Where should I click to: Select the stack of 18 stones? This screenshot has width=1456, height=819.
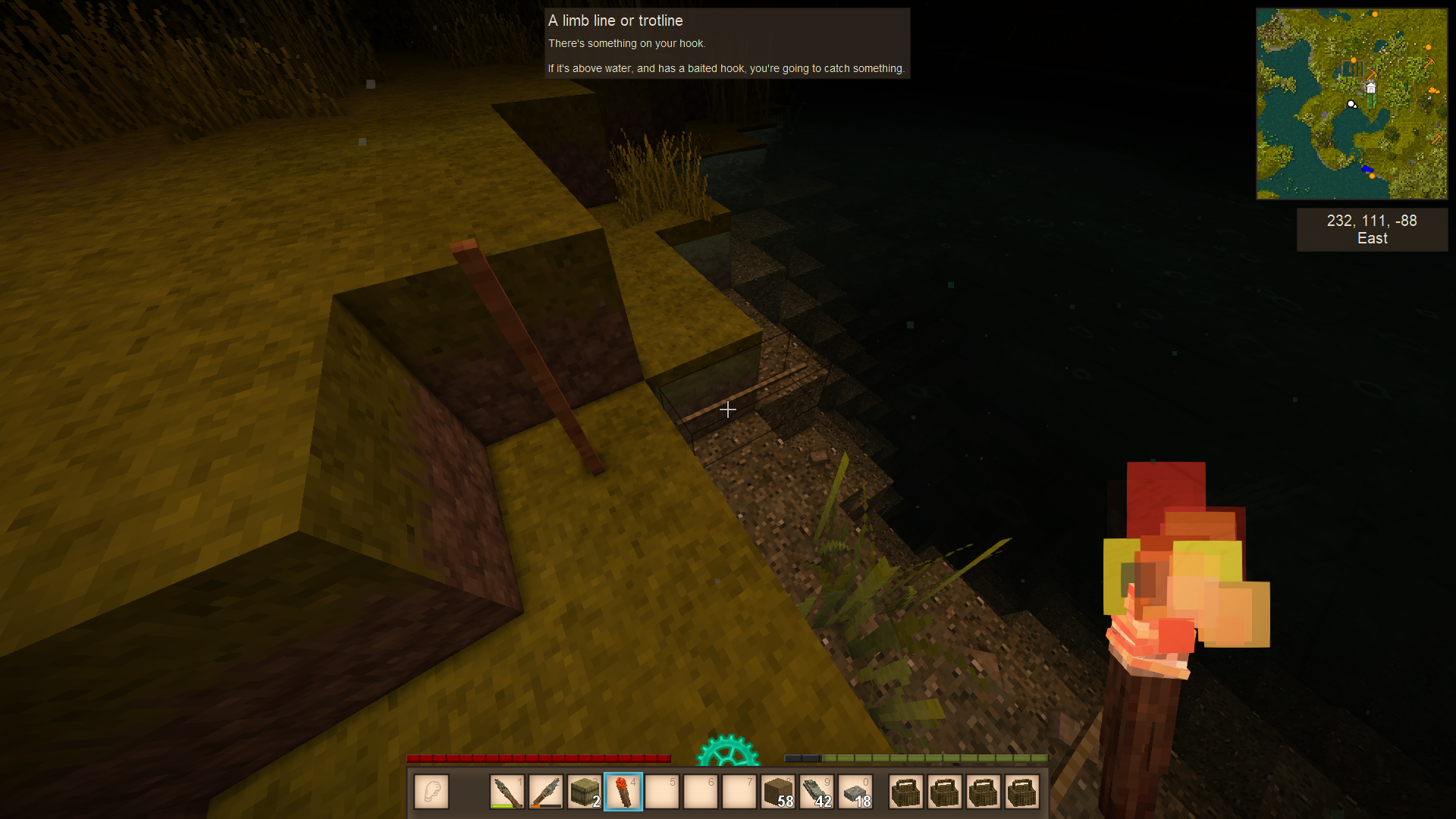pyautogui.click(x=856, y=792)
